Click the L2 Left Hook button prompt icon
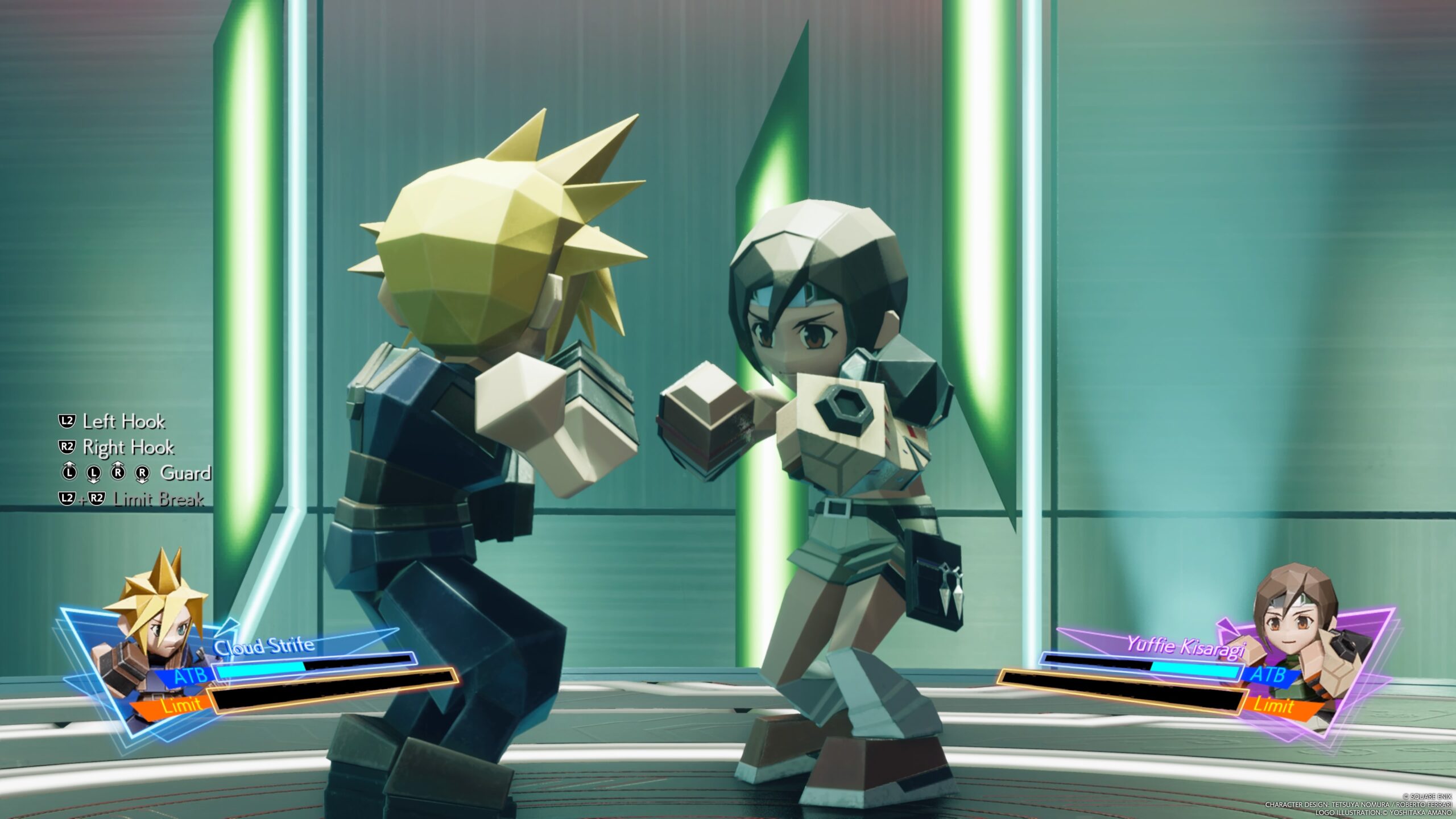The height and width of the screenshot is (819, 1456). click(67, 422)
